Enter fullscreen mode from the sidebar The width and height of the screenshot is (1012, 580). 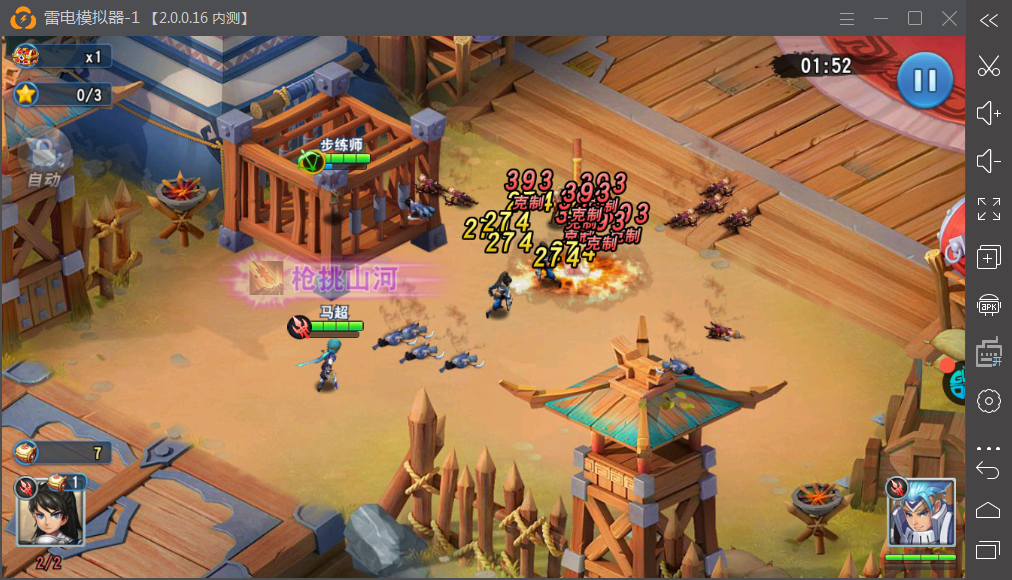click(989, 209)
